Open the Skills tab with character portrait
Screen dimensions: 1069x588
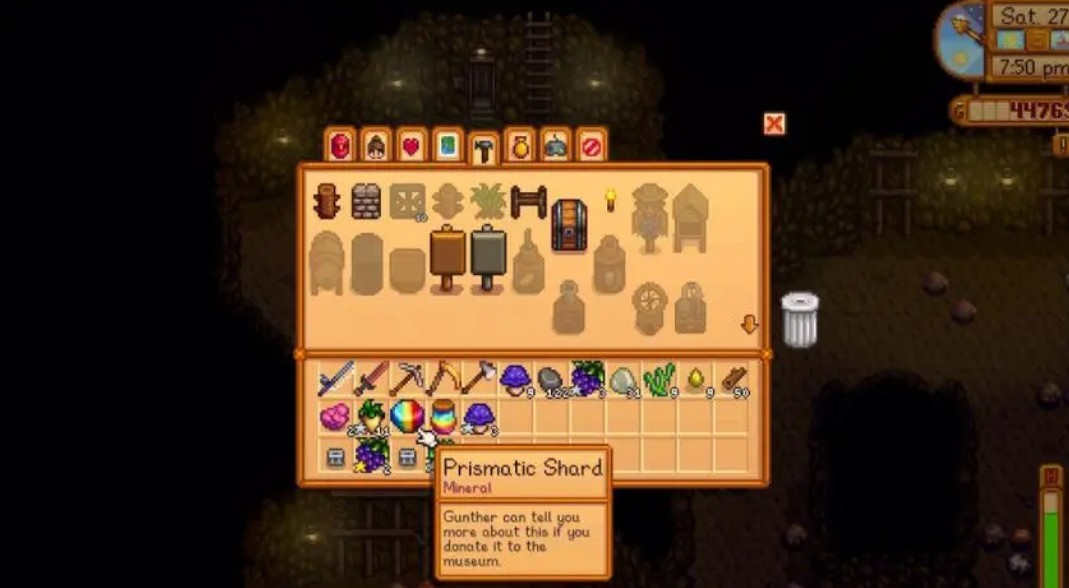pos(376,146)
